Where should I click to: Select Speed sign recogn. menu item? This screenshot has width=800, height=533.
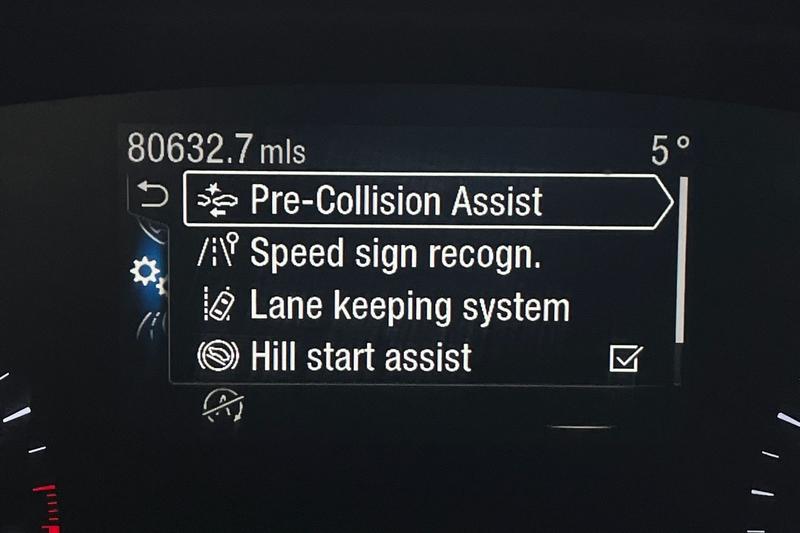click(x=395, y=253)
